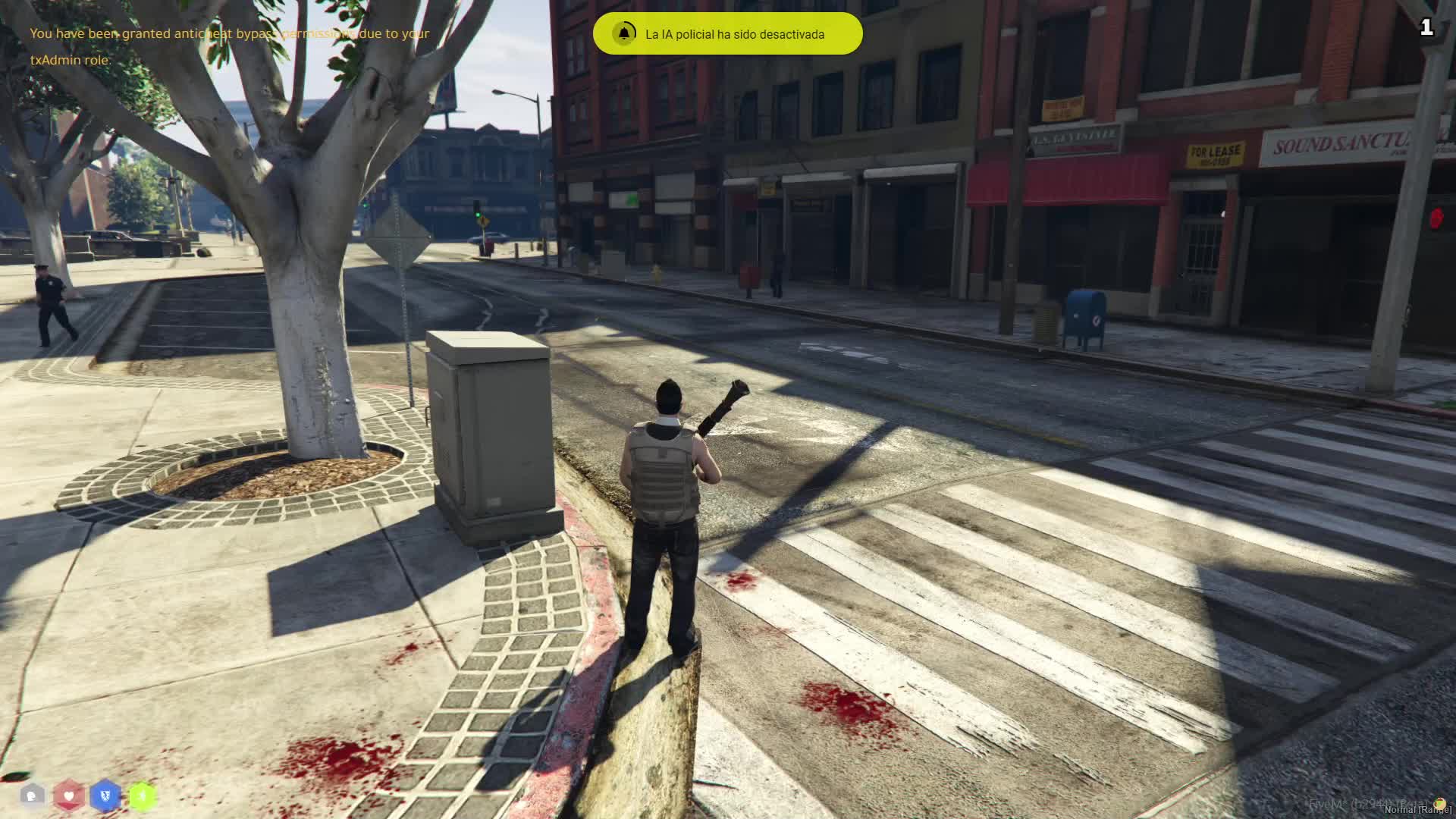Select the green stamina hexagon icon

click(142, 795)
